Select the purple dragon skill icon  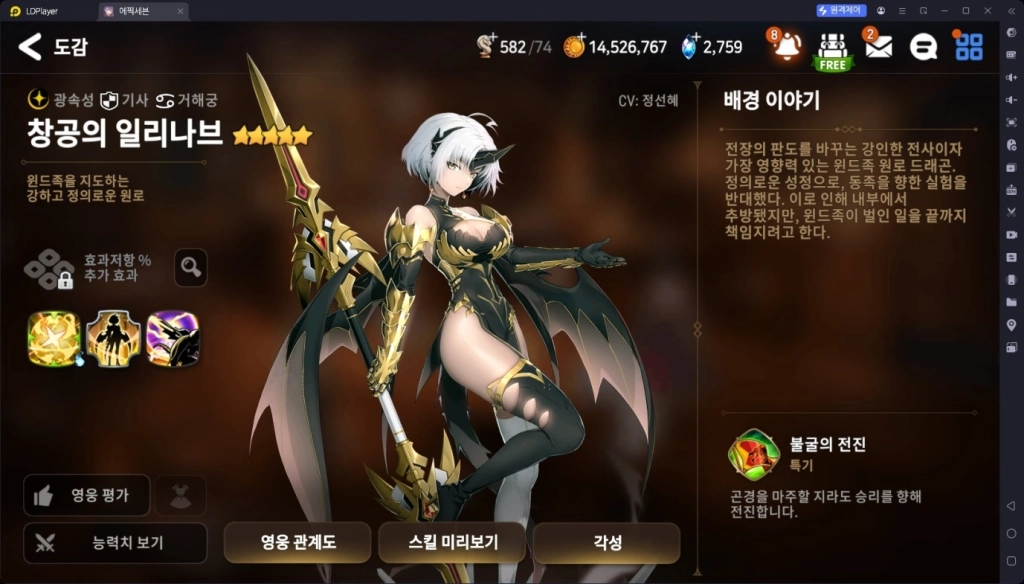coord(173,338)
